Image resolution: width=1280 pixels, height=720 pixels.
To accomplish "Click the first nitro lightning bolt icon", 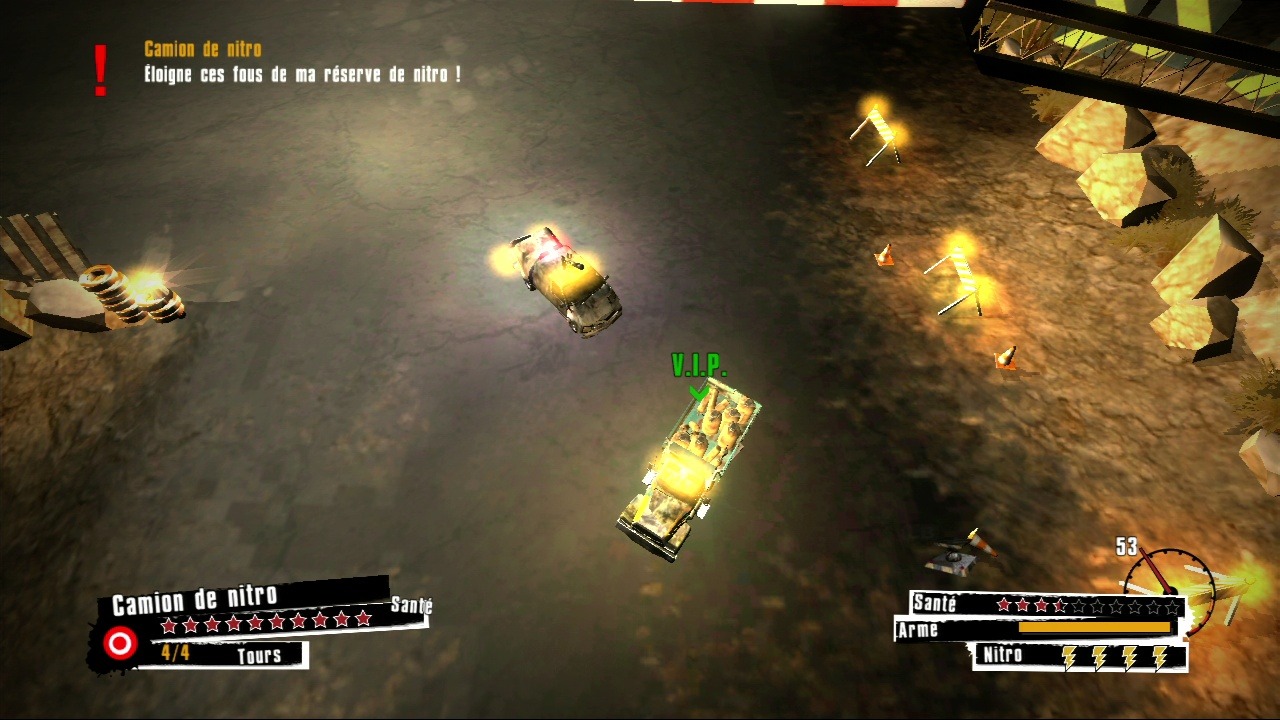I will (x=1069, y=657).
